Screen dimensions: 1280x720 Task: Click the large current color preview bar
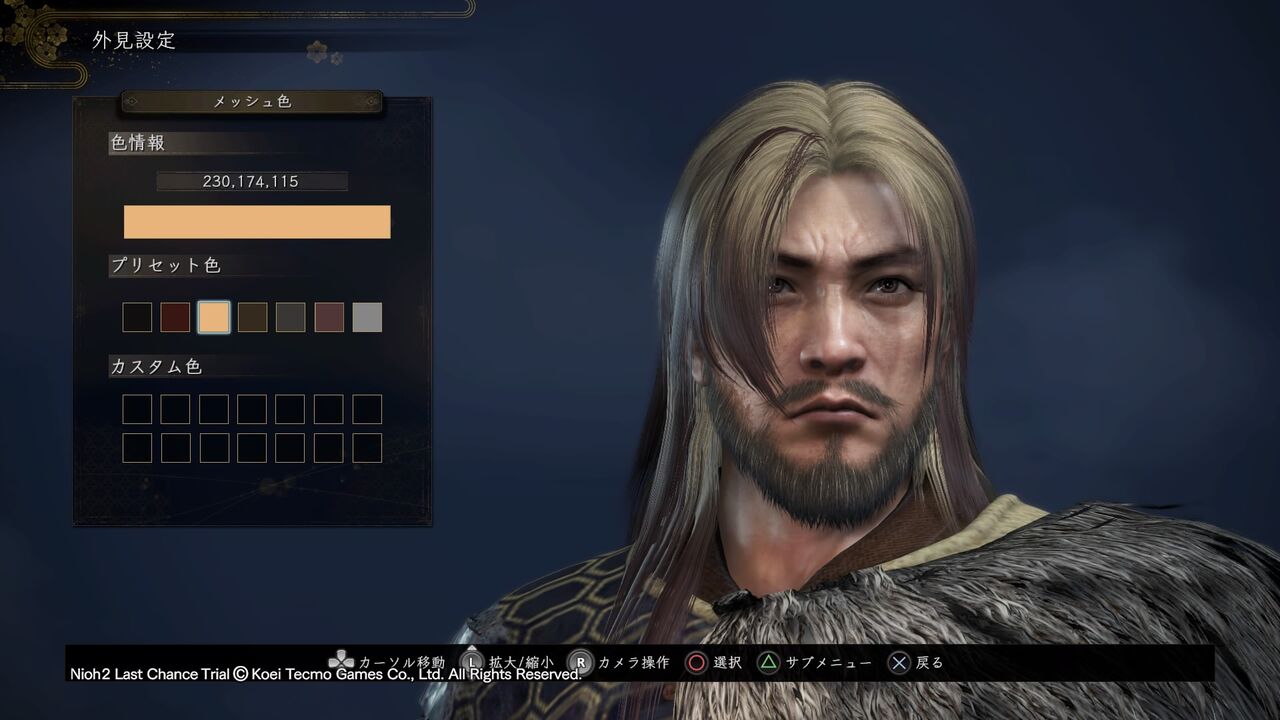click(257, 221)
